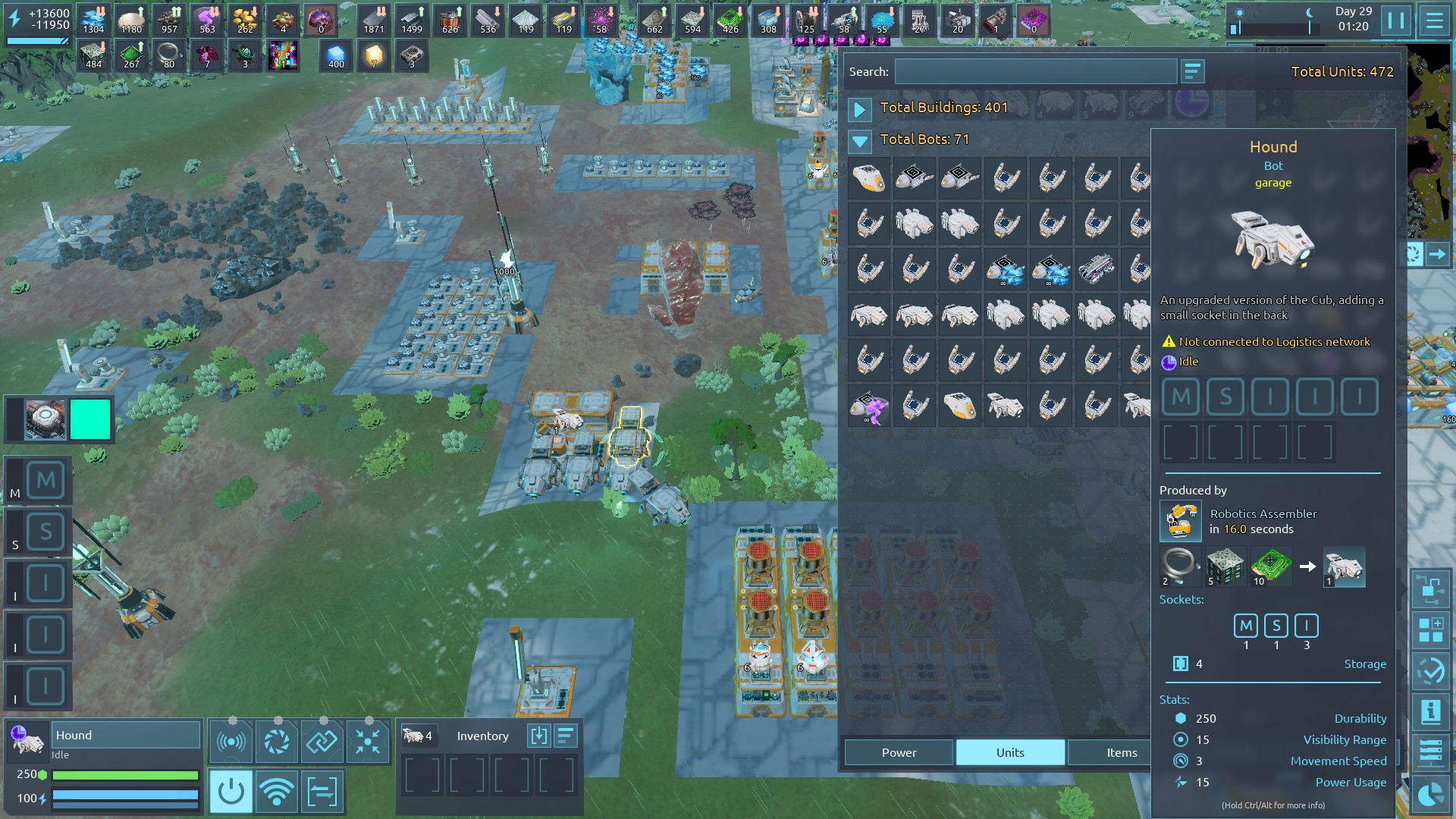1456x819 pixels.
Task: Open the info book sidebar button
Action: 1430,711
